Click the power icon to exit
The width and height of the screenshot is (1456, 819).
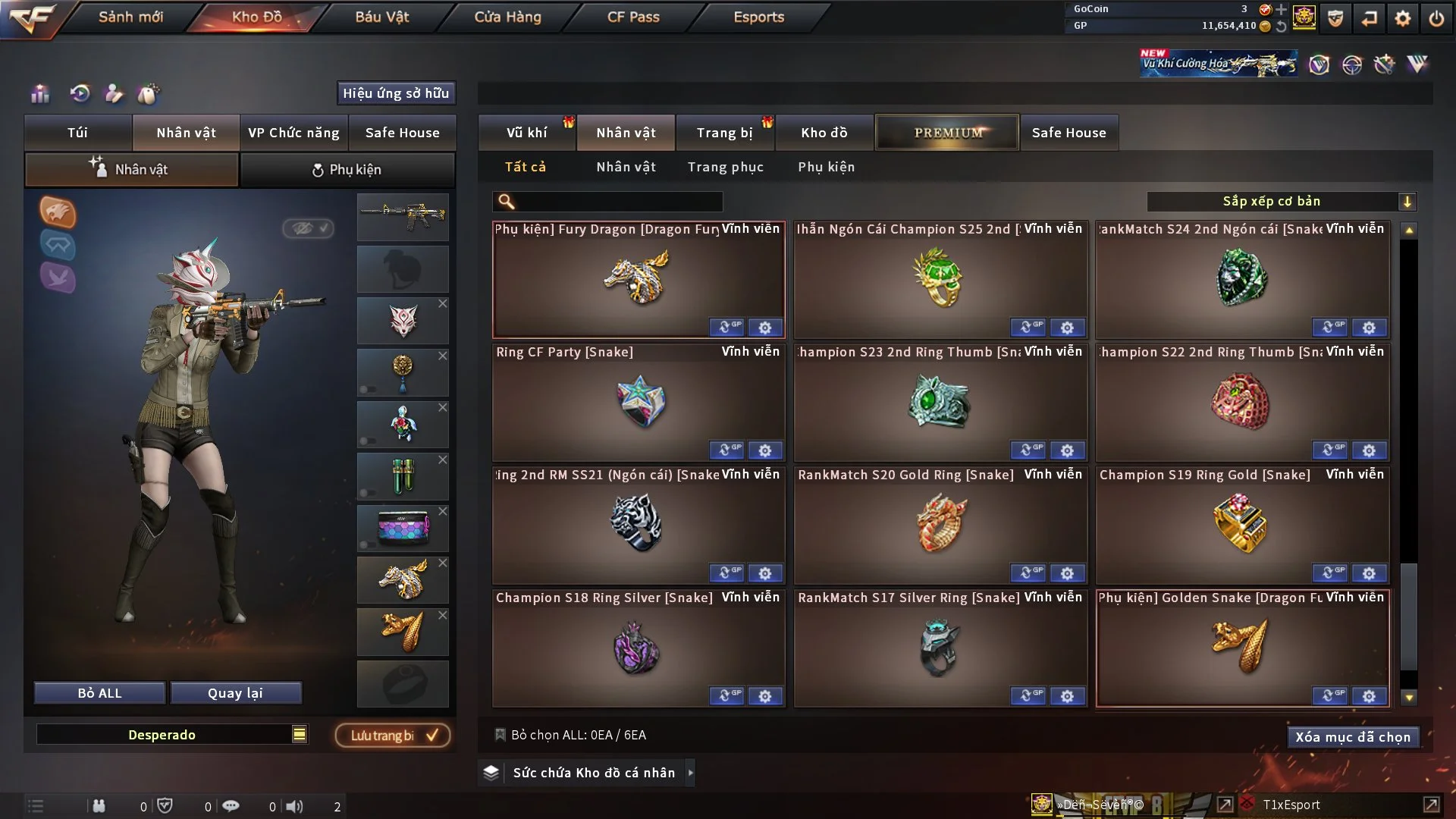coord(1436,18)
